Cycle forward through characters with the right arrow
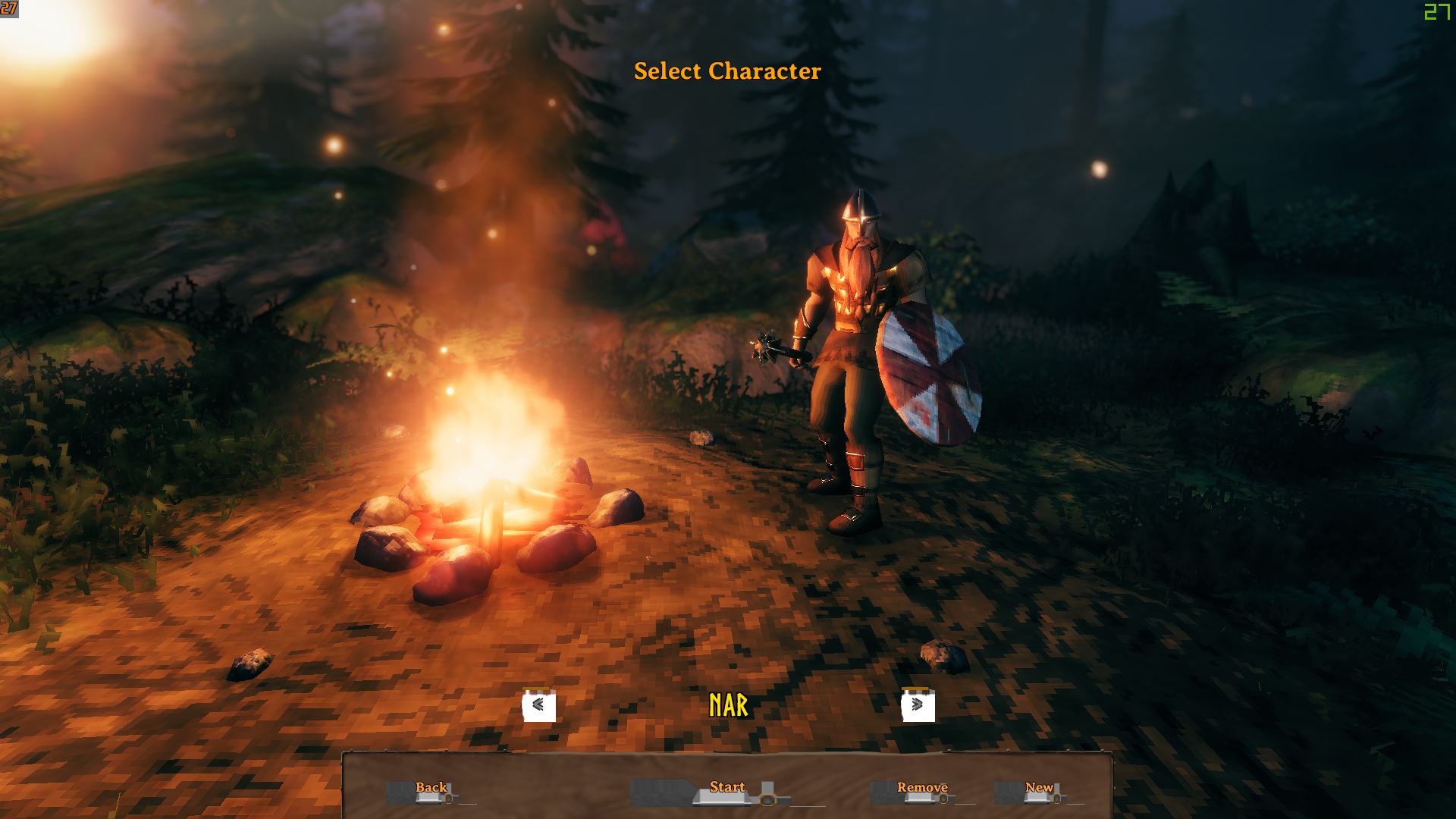The width and height of the screenshot is (1456, 819). click(918, 704)
